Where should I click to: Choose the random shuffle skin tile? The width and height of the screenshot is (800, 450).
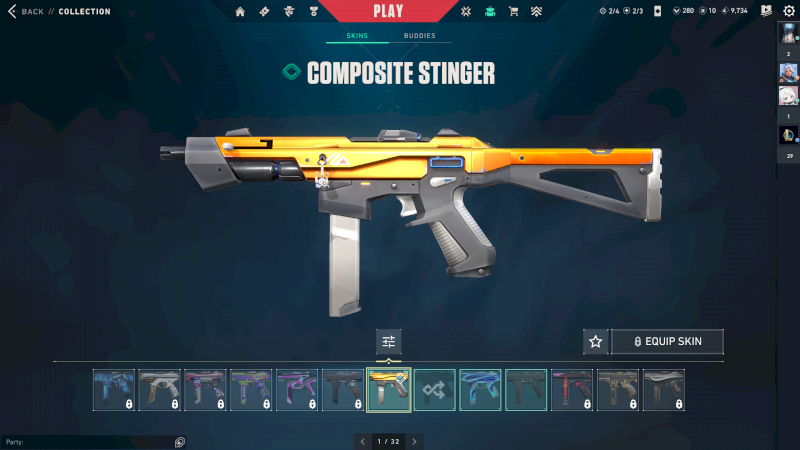(x=435, y=390)
